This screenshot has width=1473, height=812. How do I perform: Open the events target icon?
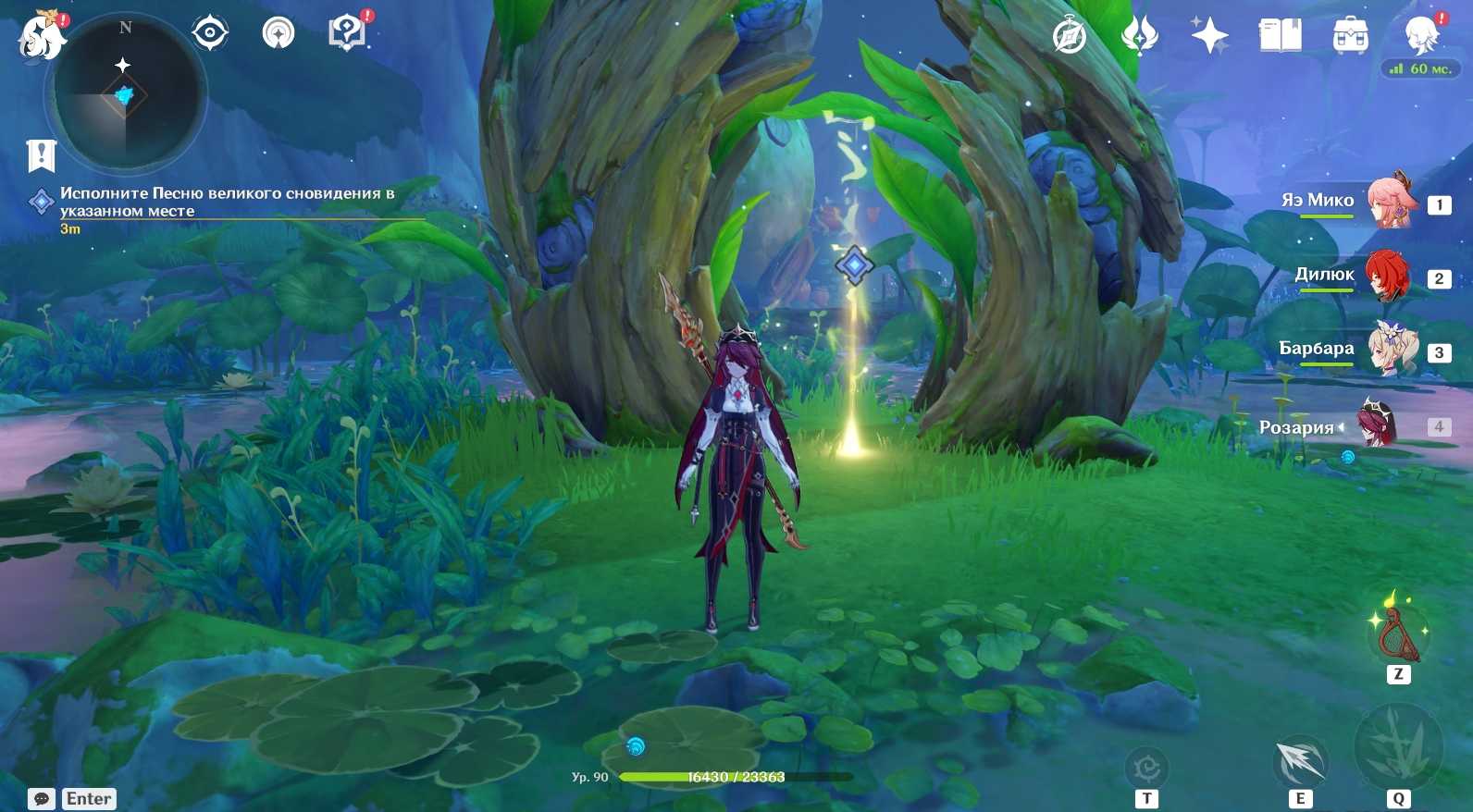click(x=210, y=33)
